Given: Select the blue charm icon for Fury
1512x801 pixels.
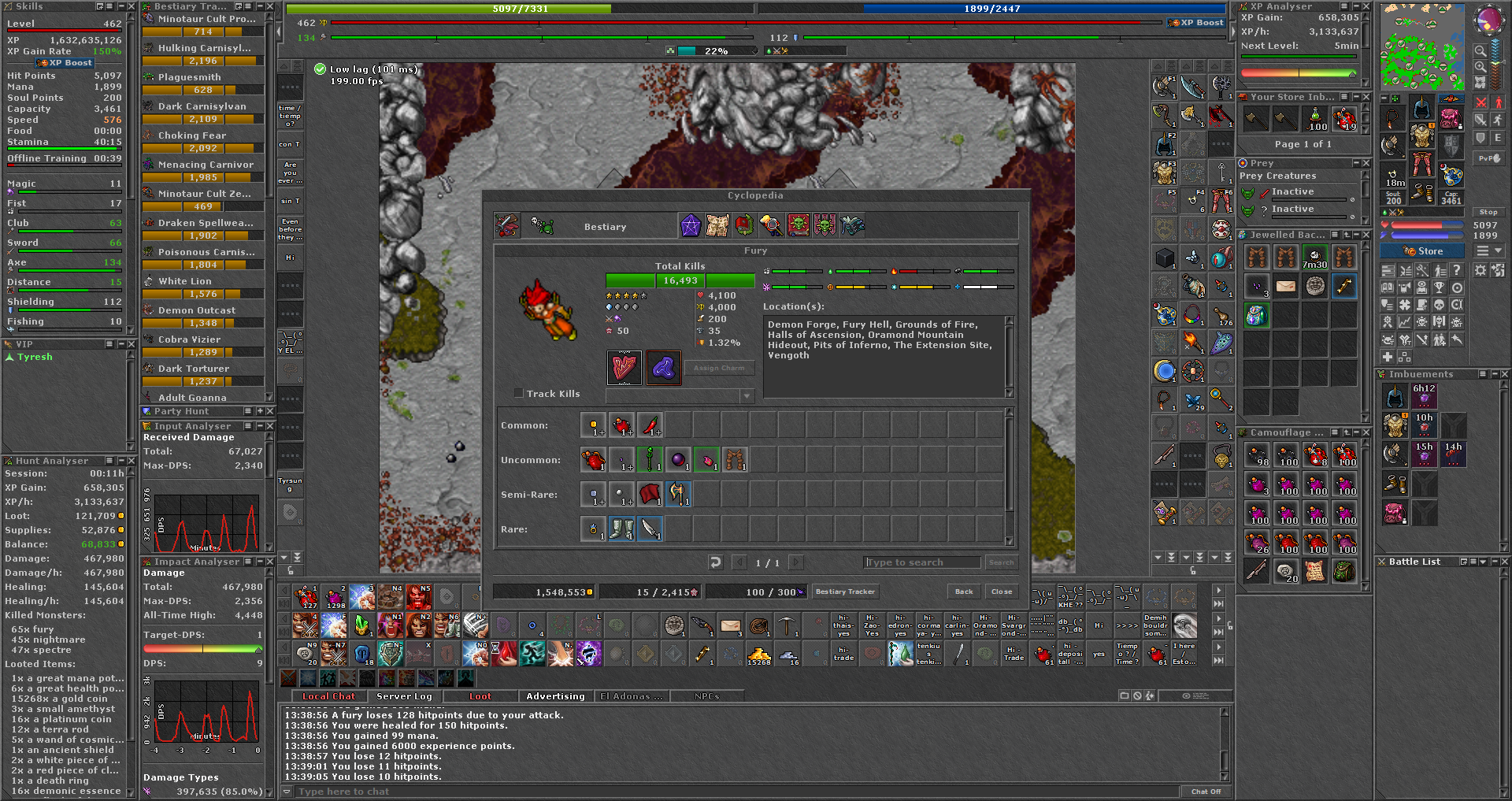Looking at the screenshot, I should coord(663,368).
